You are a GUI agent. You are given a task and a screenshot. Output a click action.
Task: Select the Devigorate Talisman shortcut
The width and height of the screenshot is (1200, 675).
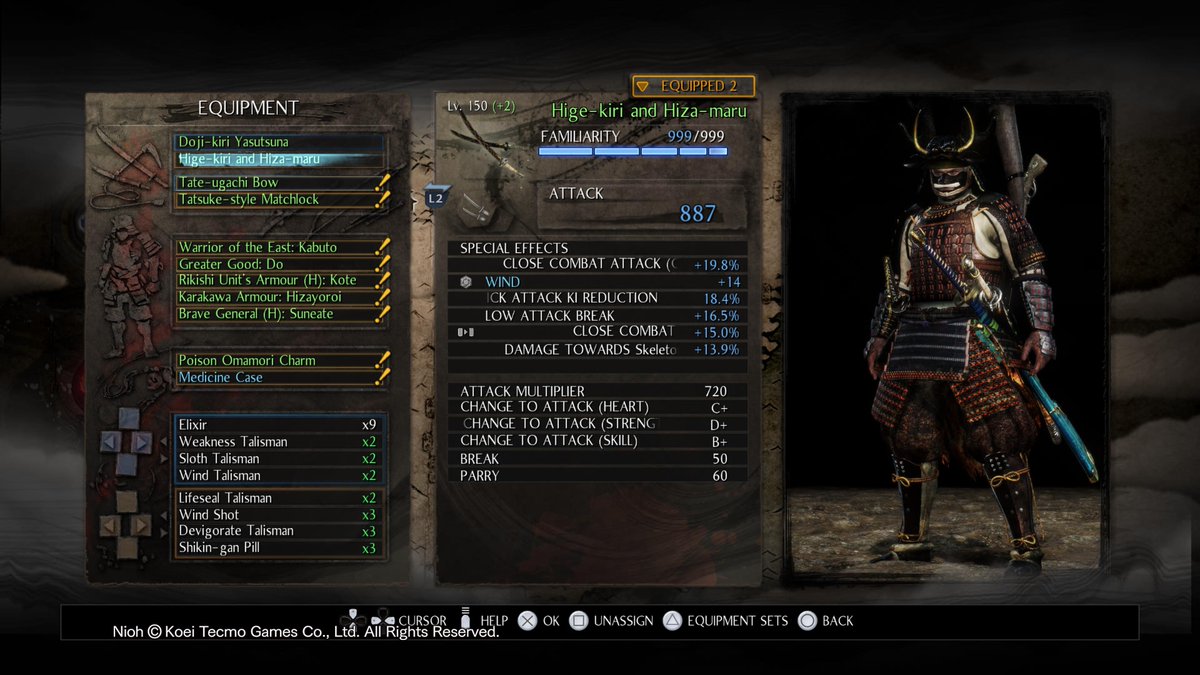click(x=277, y=531)
